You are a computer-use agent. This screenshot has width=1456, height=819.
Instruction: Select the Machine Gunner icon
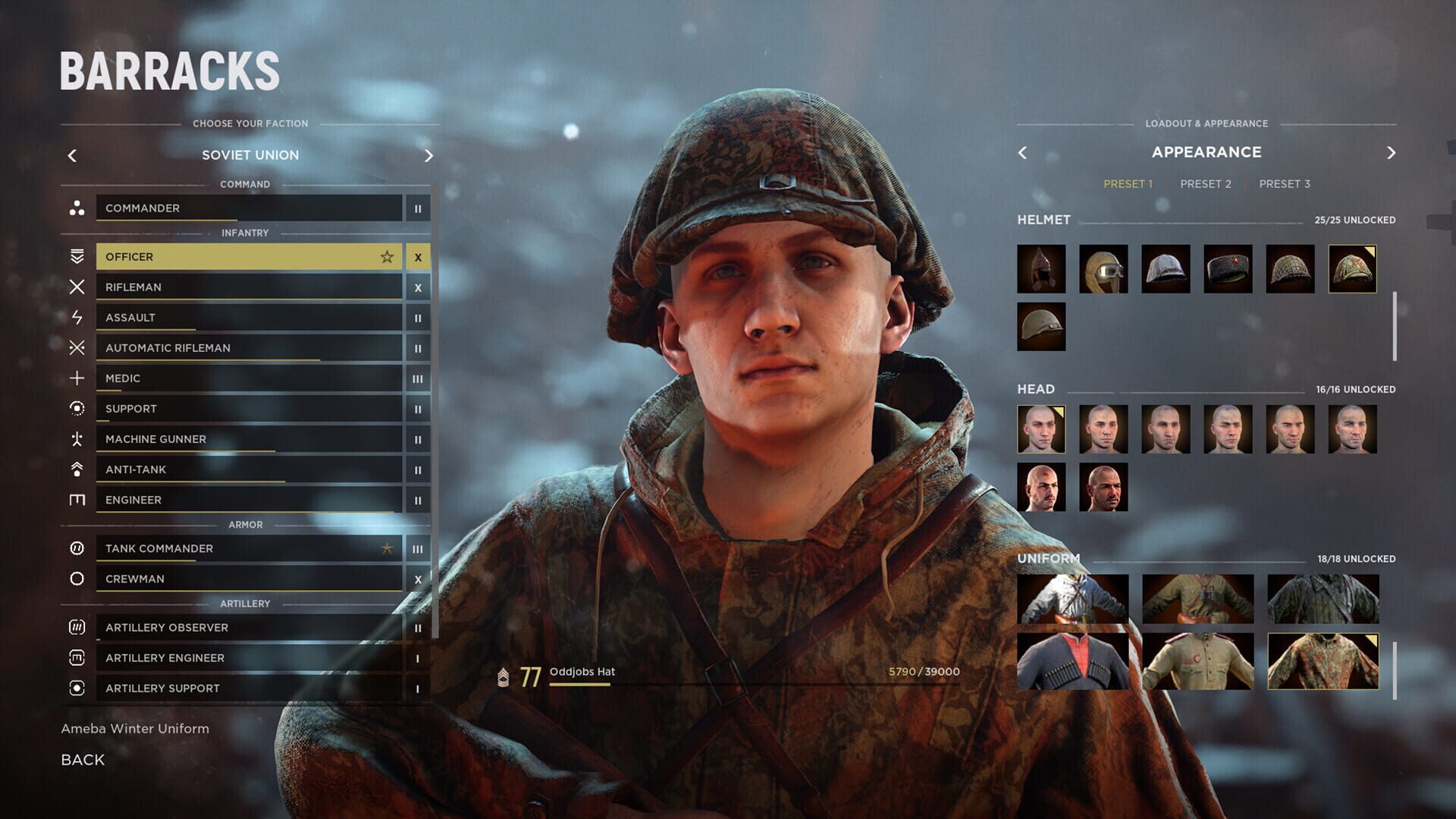coord(76,439)
